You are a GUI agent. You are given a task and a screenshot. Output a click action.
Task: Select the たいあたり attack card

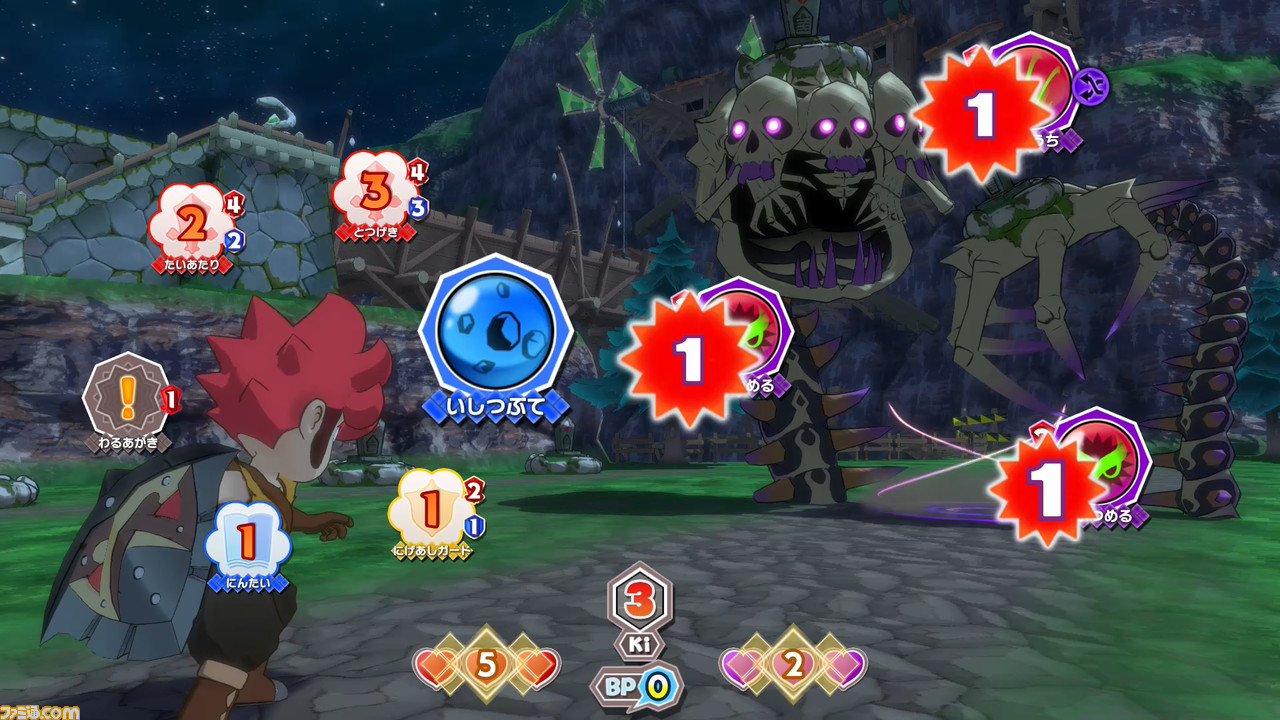click(x=191, y=218)
